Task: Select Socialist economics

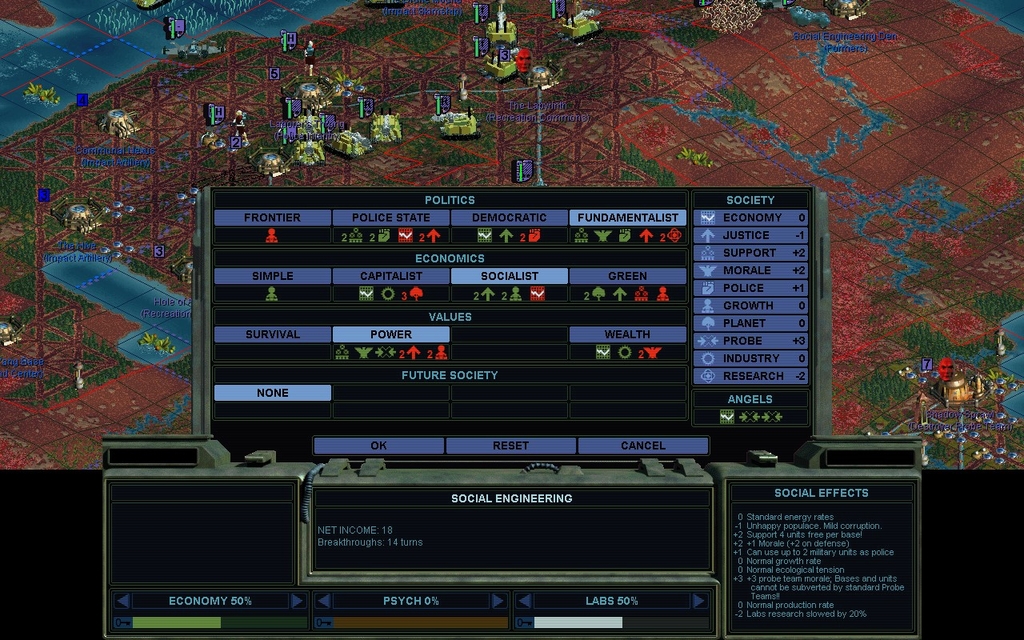Action: click(509, 276)
